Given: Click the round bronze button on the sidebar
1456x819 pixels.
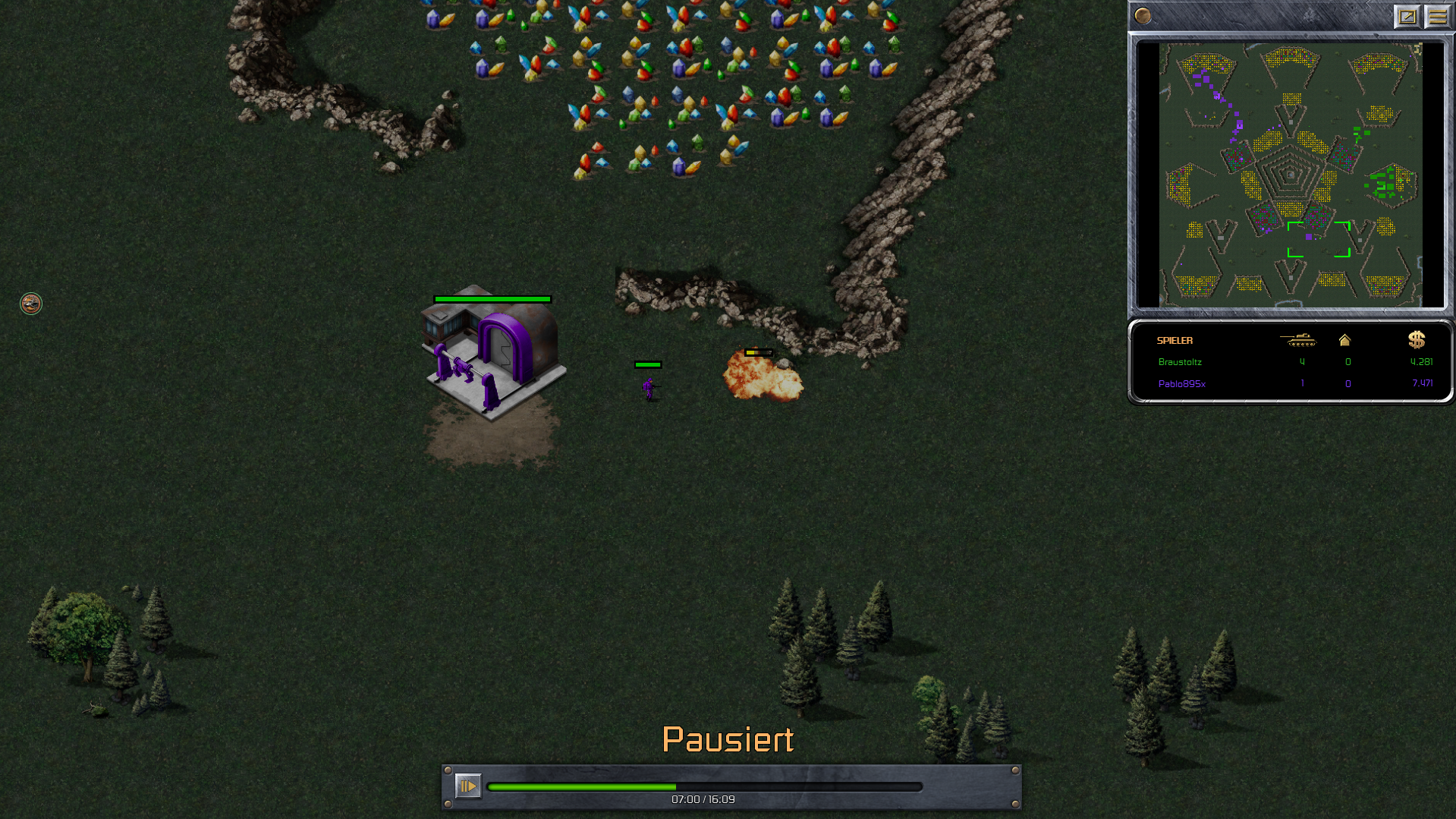Looking at the screenshot, I should pyautogui.click(x=1143, y=16).
